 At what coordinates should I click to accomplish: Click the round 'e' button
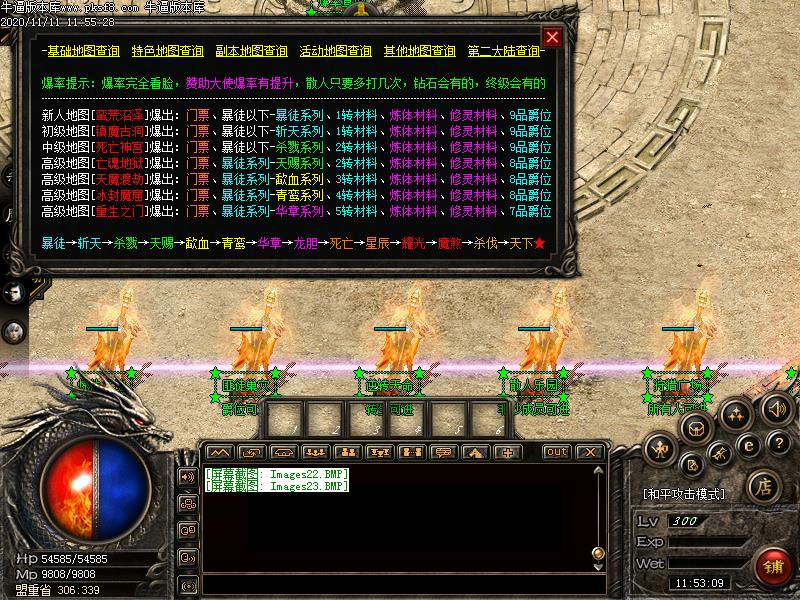pyautogui.click(x=750, y=444)
